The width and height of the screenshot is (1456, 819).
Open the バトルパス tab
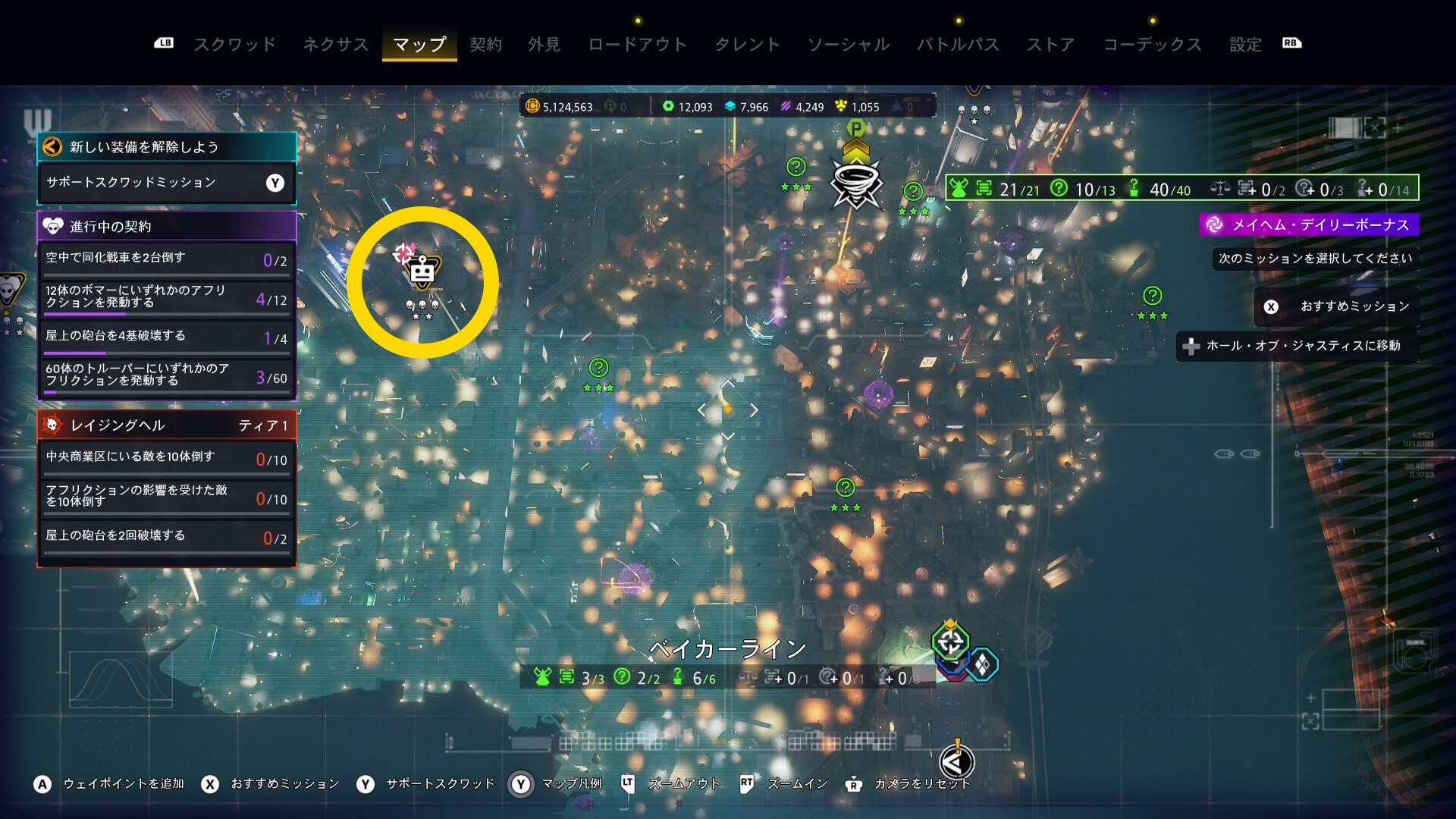(x=958, y=44)
